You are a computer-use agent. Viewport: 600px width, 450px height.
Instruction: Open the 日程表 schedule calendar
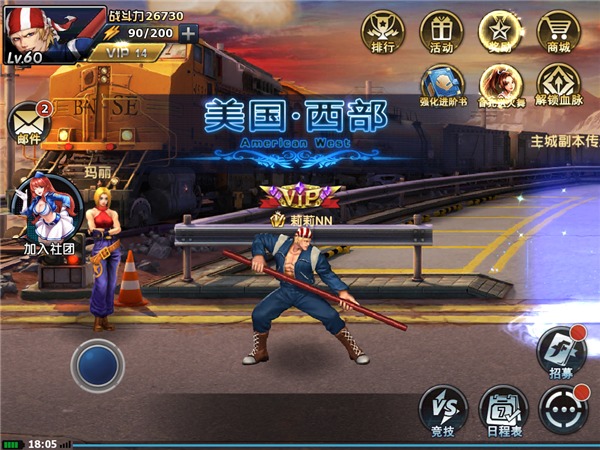click(502, 407)
